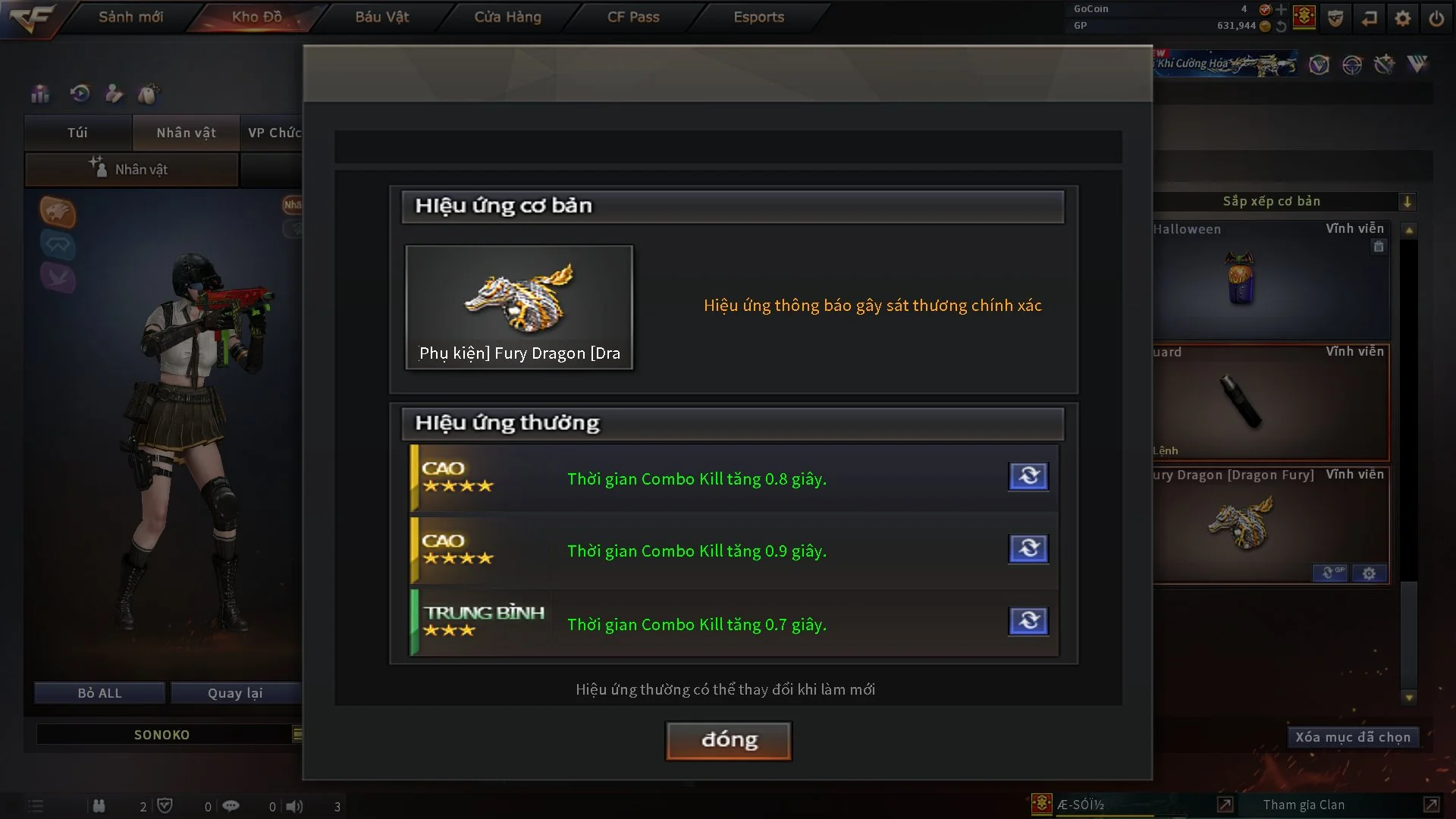This screenshot has width=1456, height=819.
Task: Open the CF Pass tab
Action: point(633,17)
